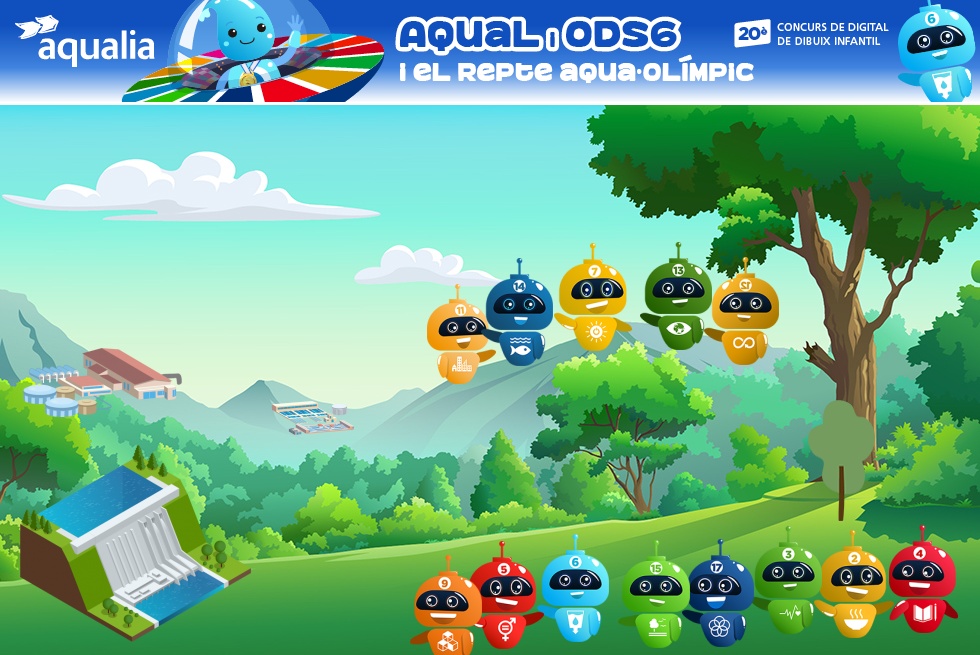Pick the dark blue number 17 robot
This screenshot has width=980, height=655.
pos(720,598)
